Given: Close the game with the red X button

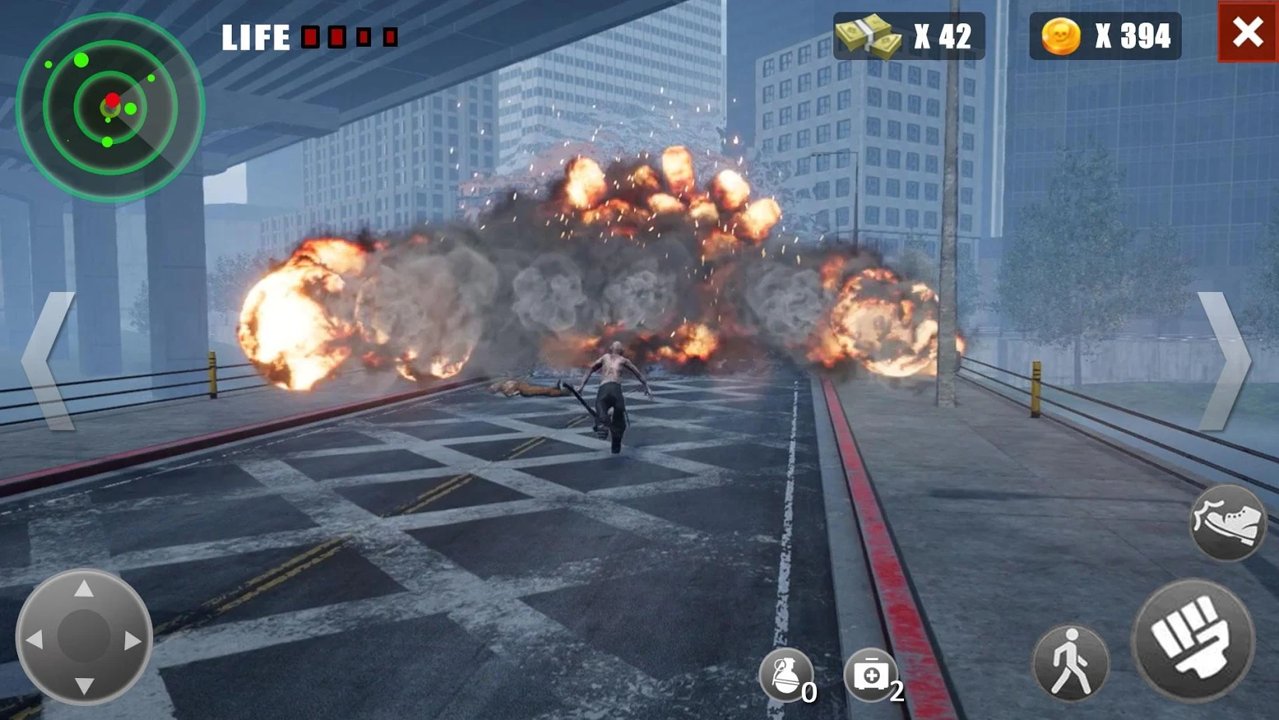Looking at the screenshot, I should click(x=1248, y=33).
